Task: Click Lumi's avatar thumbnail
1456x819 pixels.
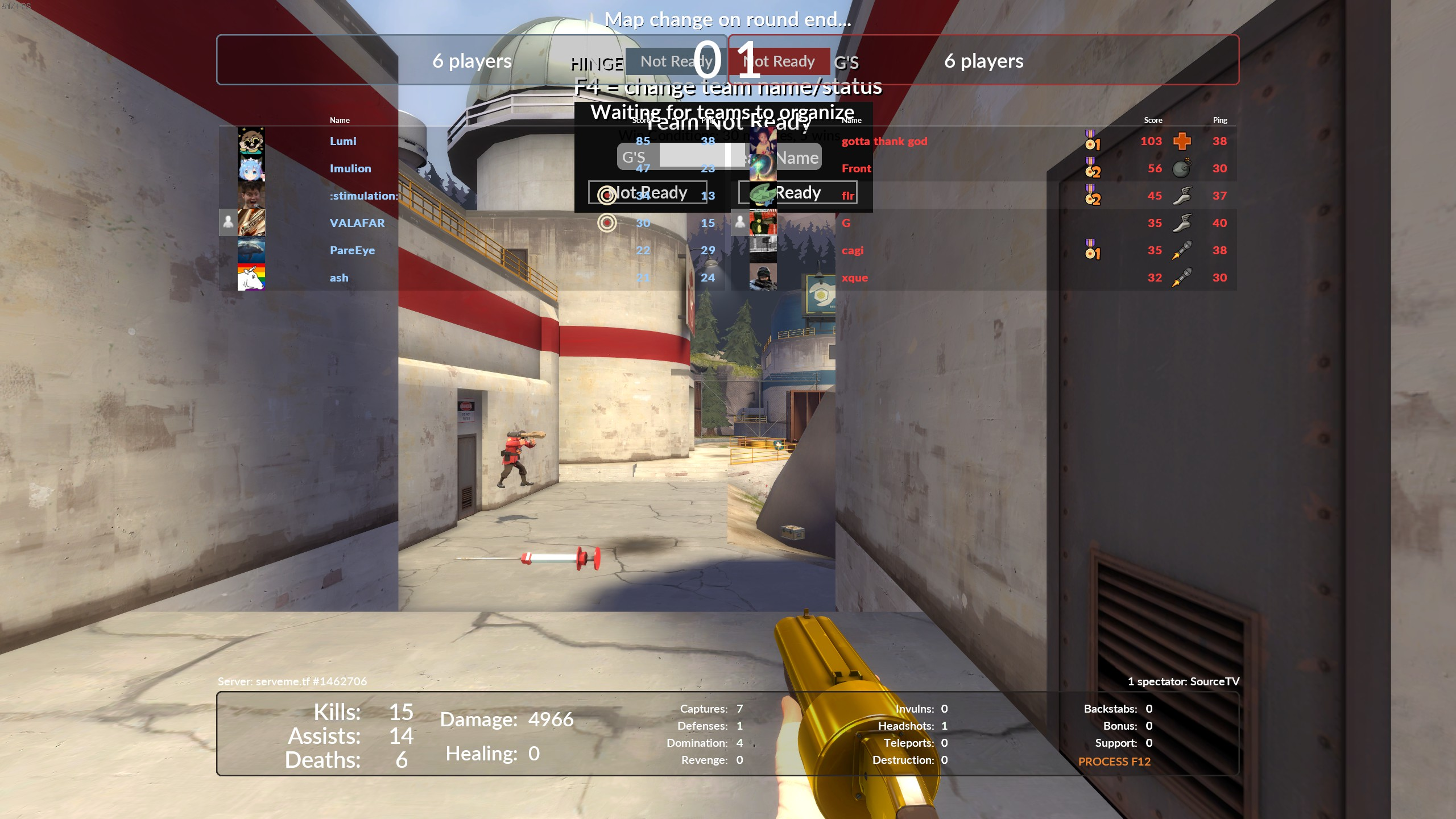Action: click(x=251, y=141)
